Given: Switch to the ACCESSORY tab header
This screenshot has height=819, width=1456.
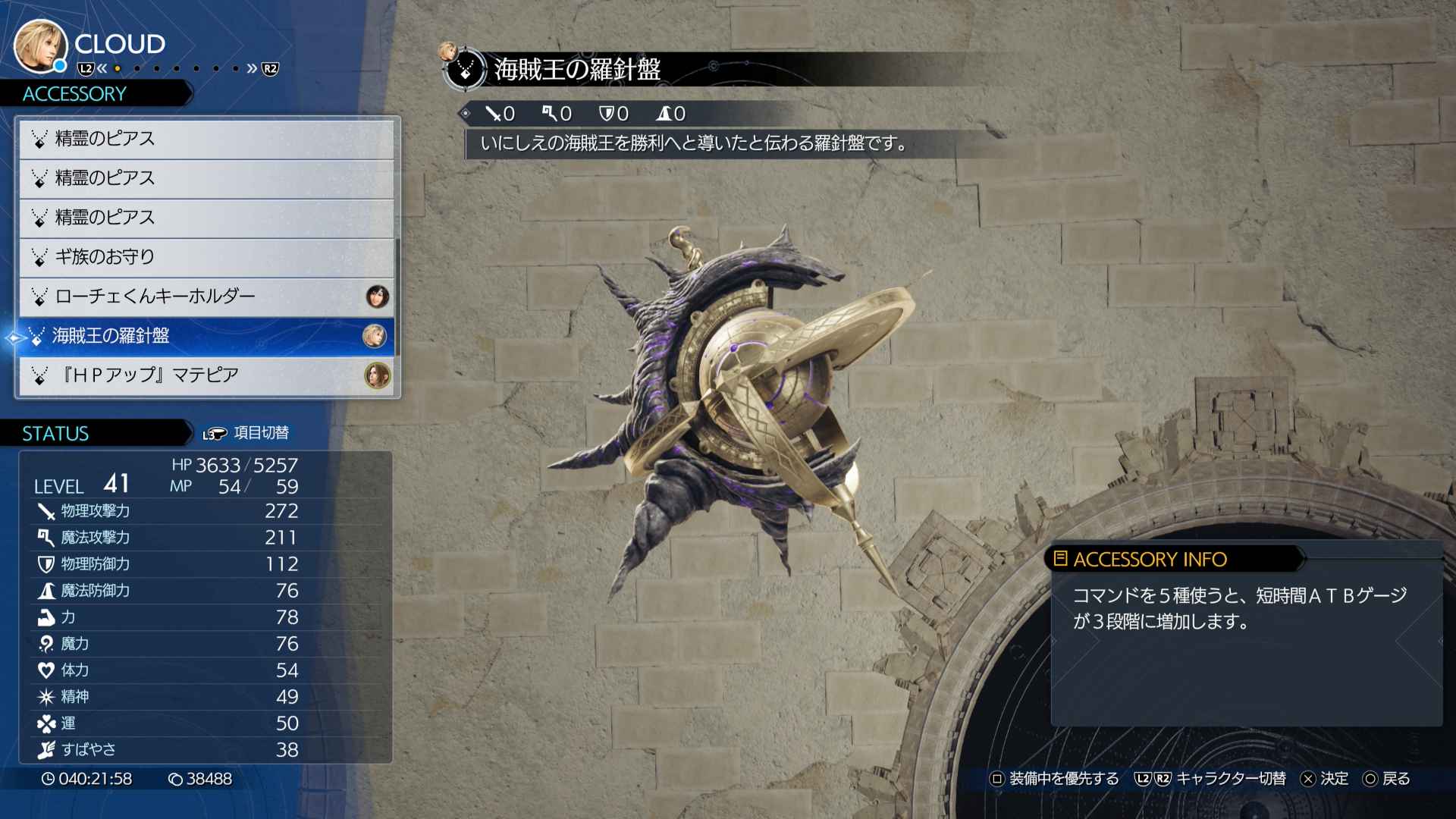Looking at the screenshot, I should [x=74, y=94].
